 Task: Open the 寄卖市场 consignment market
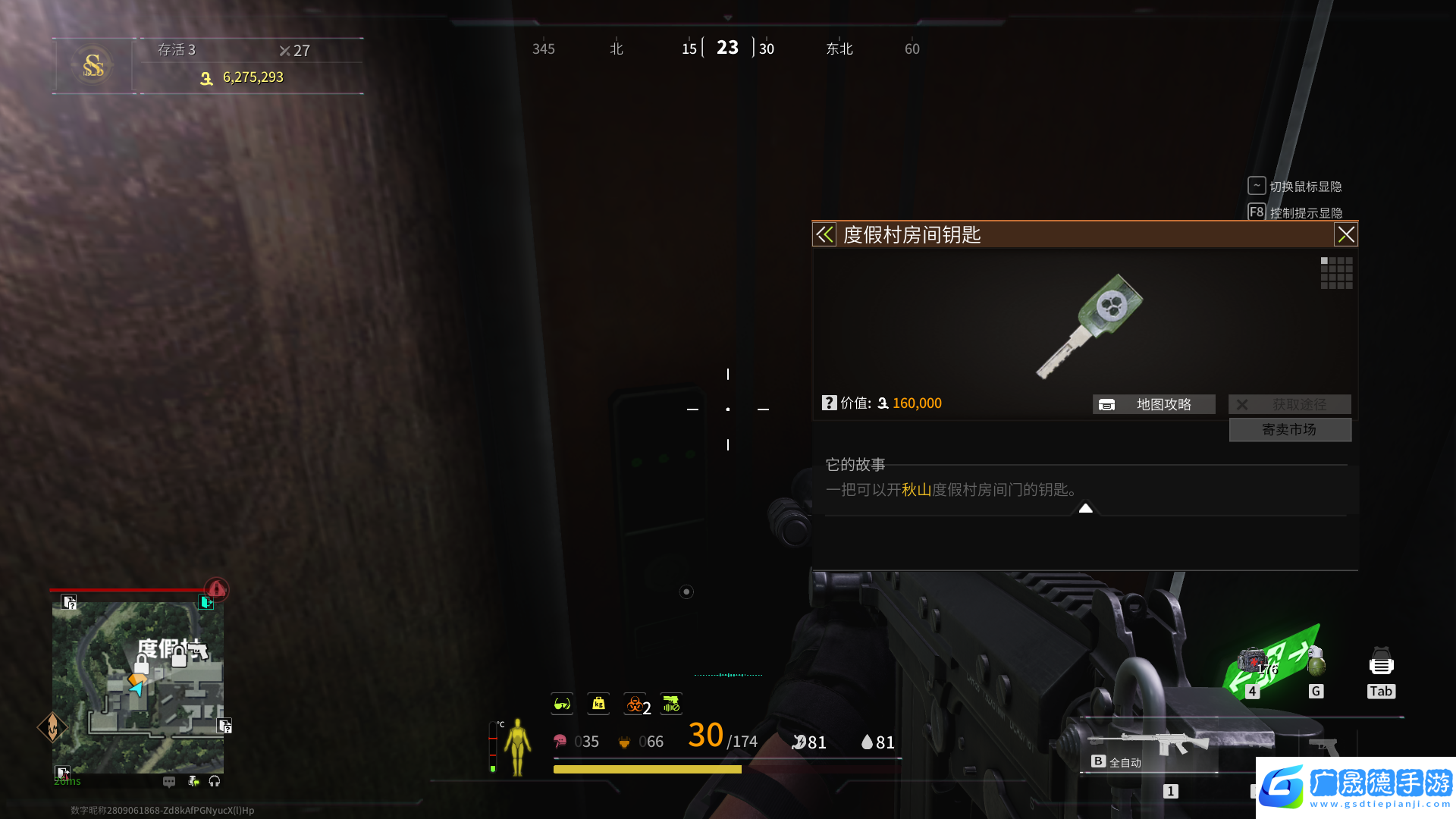(1289, 430)
